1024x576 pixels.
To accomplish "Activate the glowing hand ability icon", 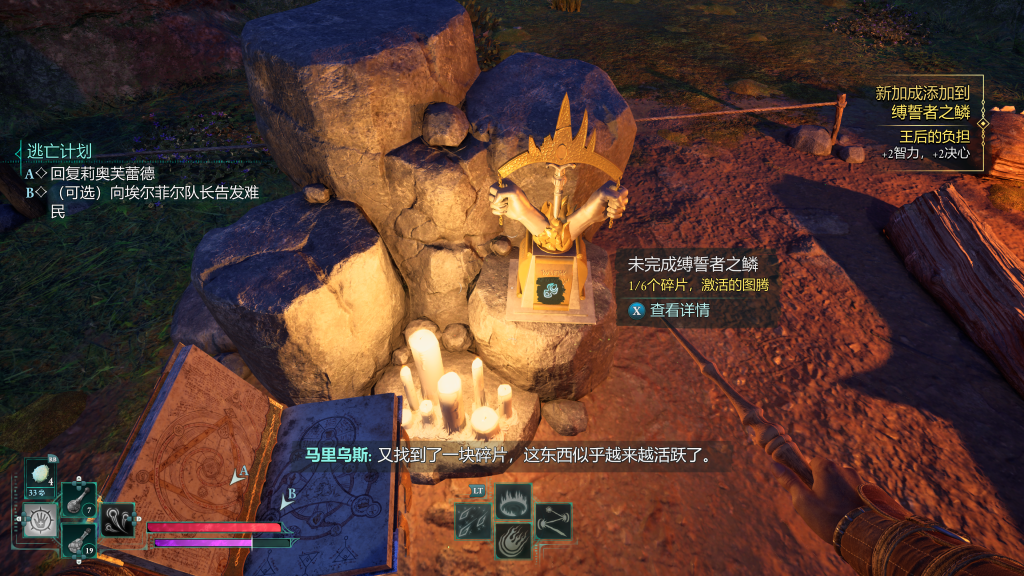I will point(41,520).
